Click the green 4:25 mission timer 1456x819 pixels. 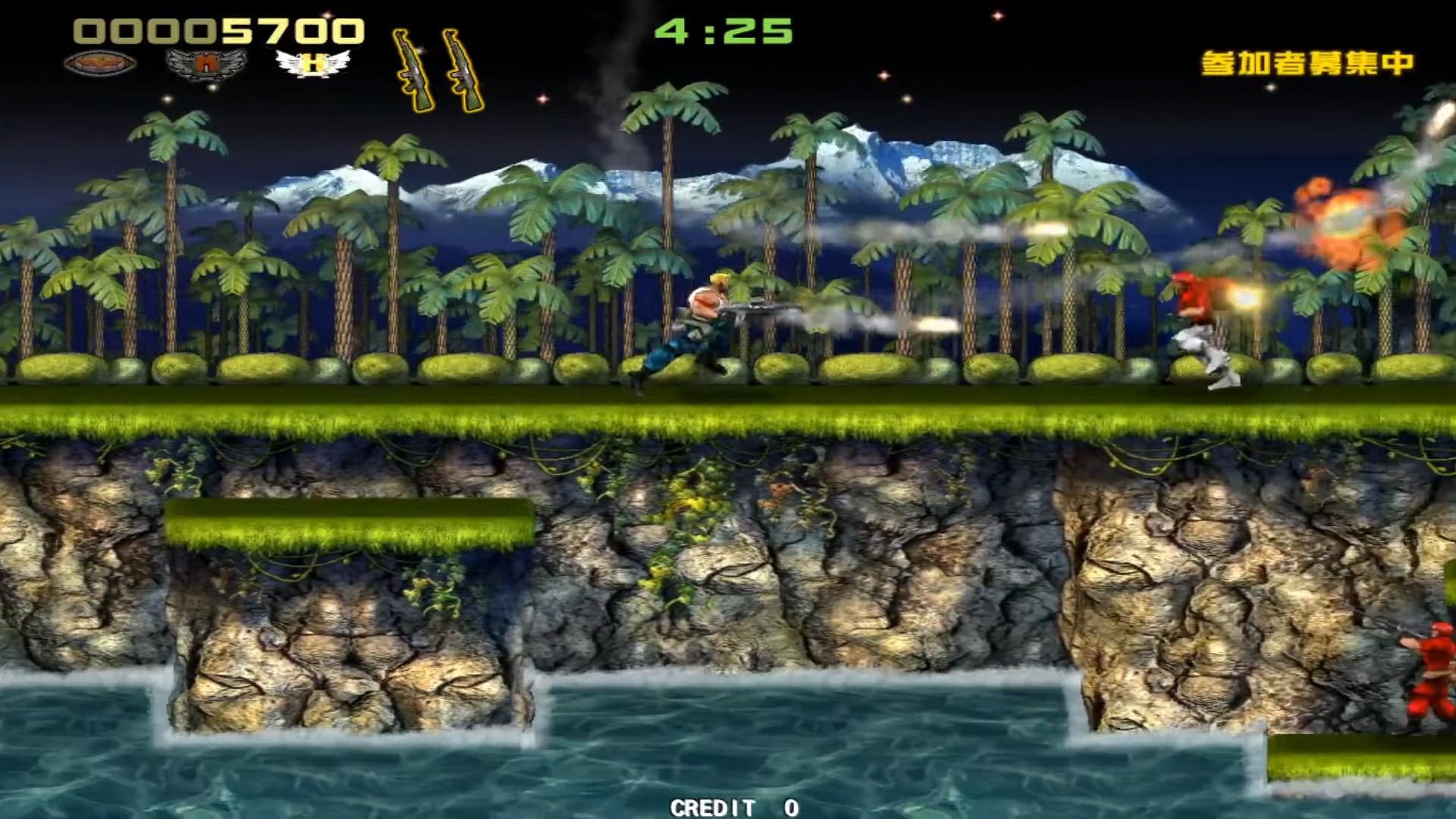coord(726,32)
